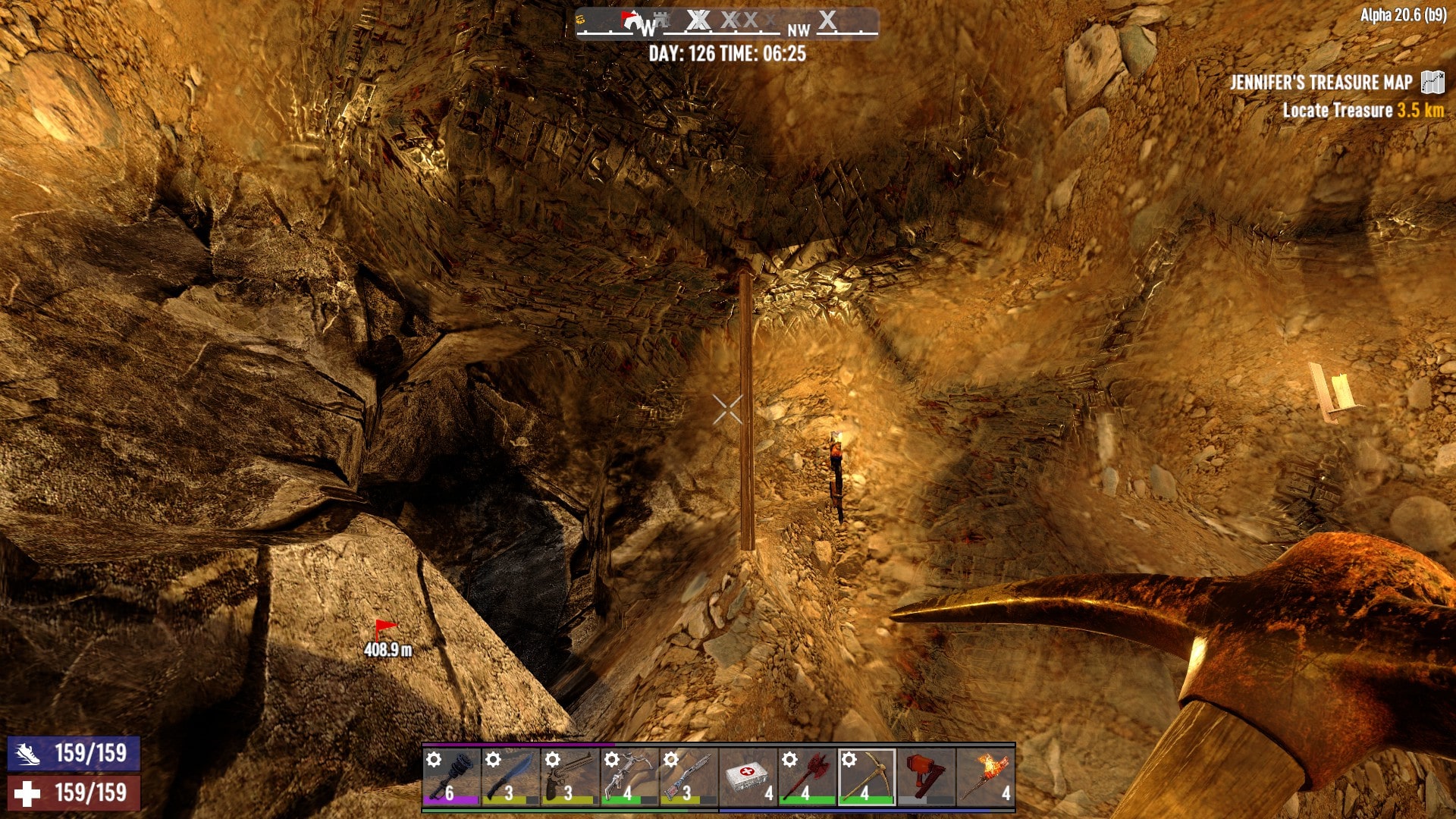Equip the red fire axe
The image size is (1456, 819).
807,777
